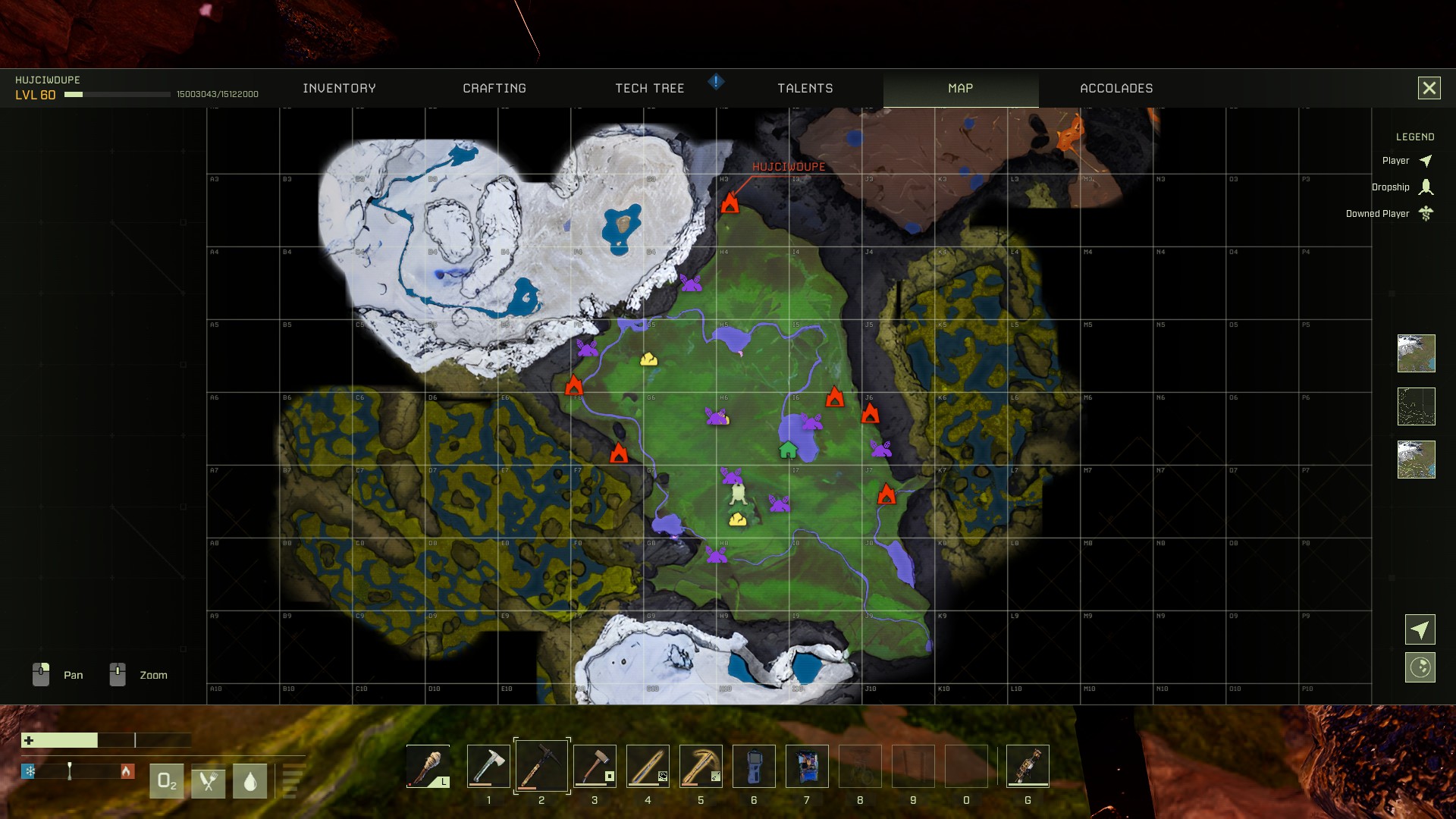Select the golden bow in hotbar slot 5
Screen dimensions: 1456x819
pos(701,766)
